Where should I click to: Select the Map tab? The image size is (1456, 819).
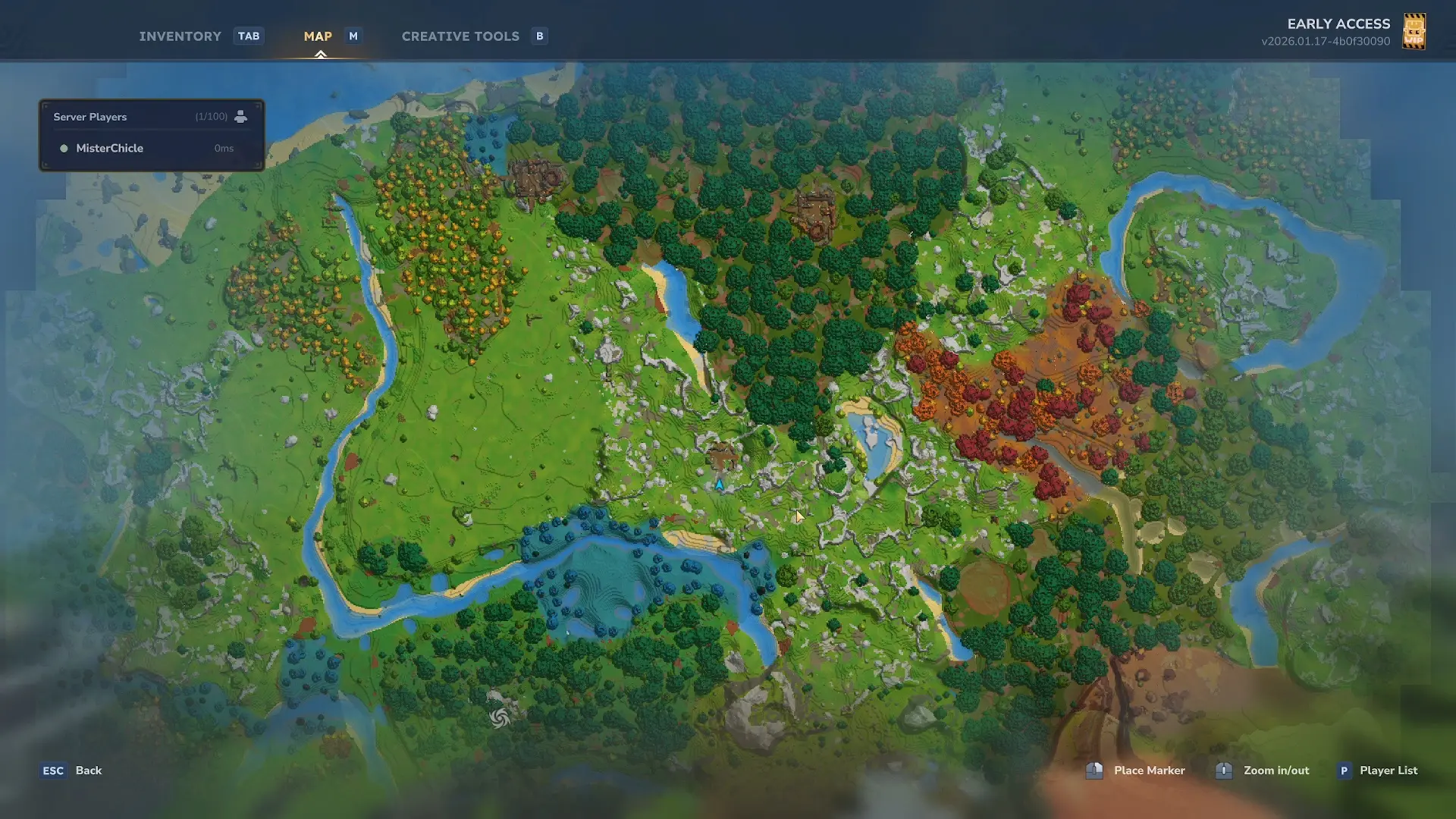(318, 36)
